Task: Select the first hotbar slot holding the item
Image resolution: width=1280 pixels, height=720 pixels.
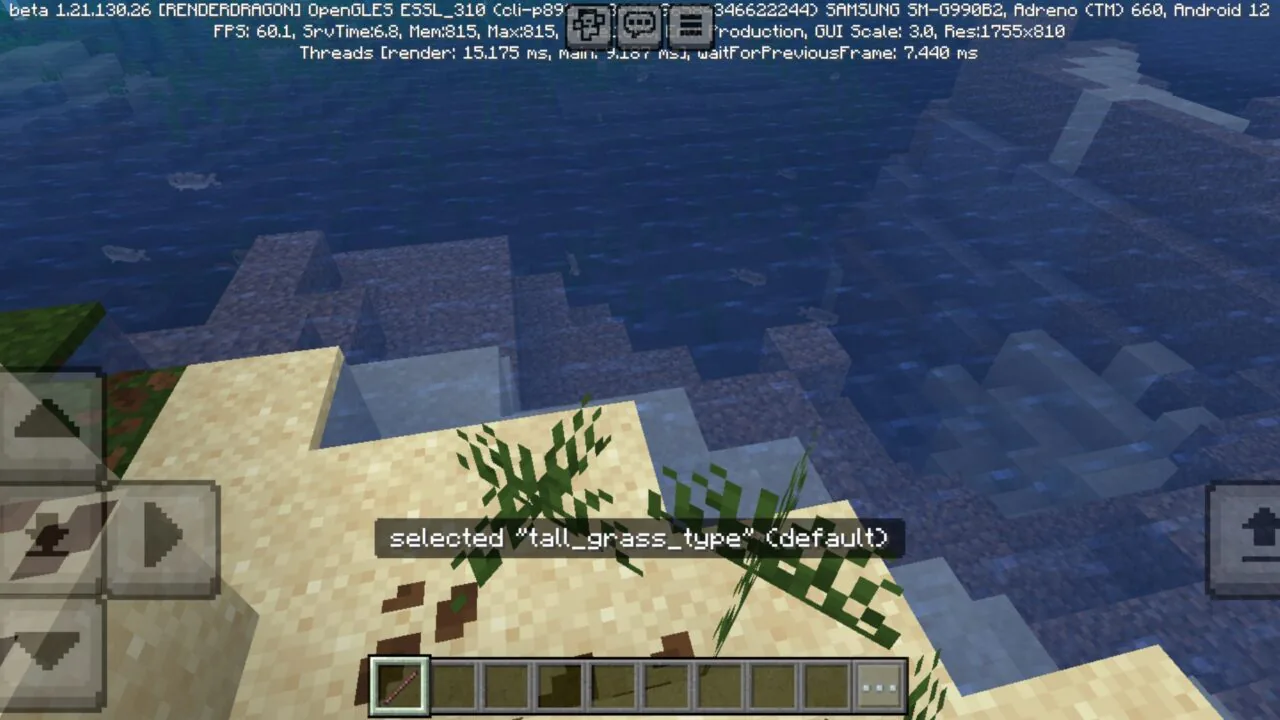Action: click(399, 684)
